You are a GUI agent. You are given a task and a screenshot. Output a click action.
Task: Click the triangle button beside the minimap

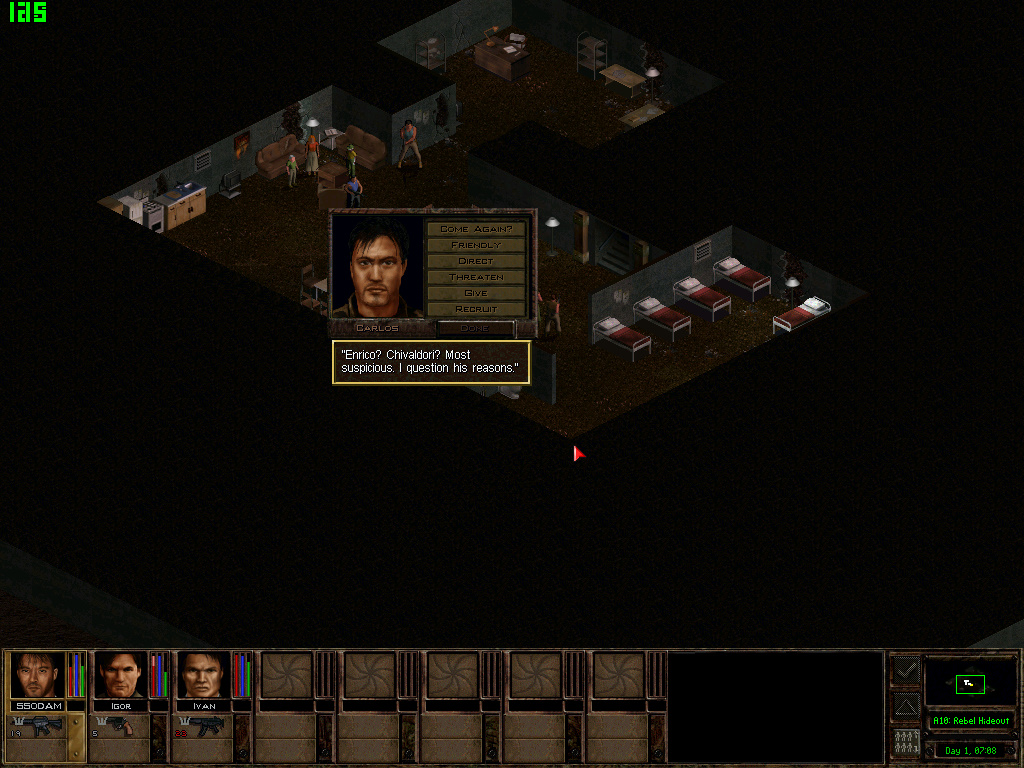pos(906,707)
